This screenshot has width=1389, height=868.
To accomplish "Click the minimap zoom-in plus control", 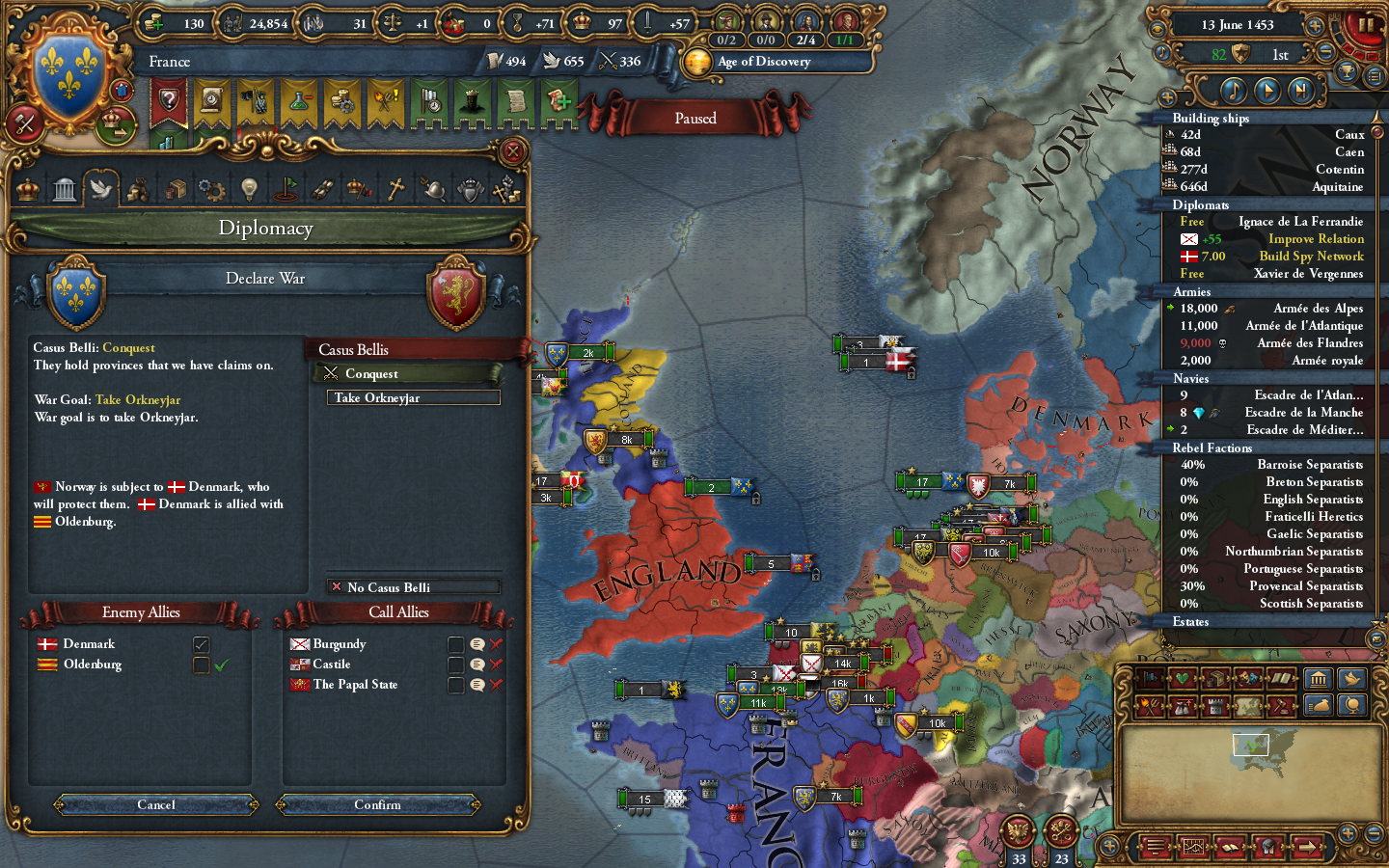I will coord(1348,834).
